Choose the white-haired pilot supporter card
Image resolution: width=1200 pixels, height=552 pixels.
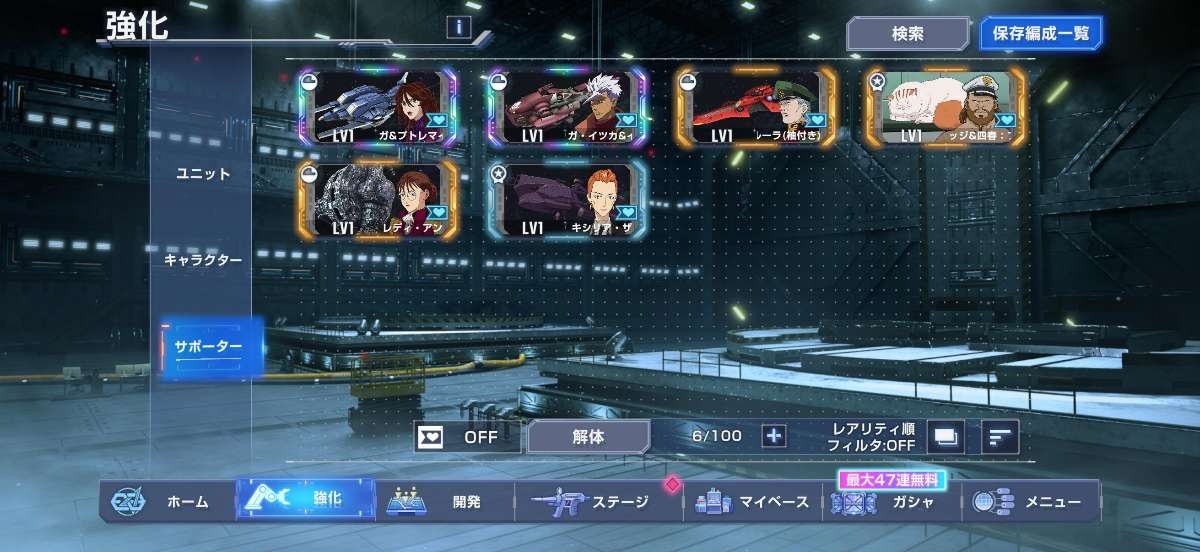566,108
